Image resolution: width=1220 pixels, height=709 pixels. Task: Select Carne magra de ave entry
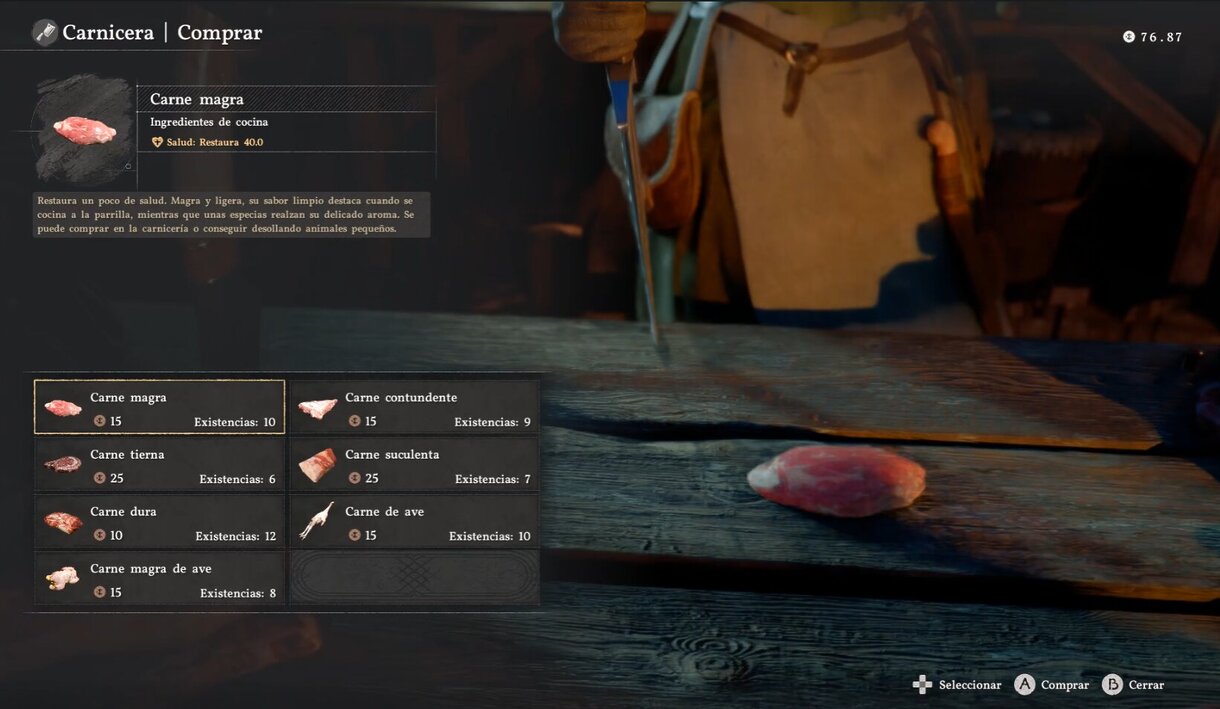click(159, 579)
